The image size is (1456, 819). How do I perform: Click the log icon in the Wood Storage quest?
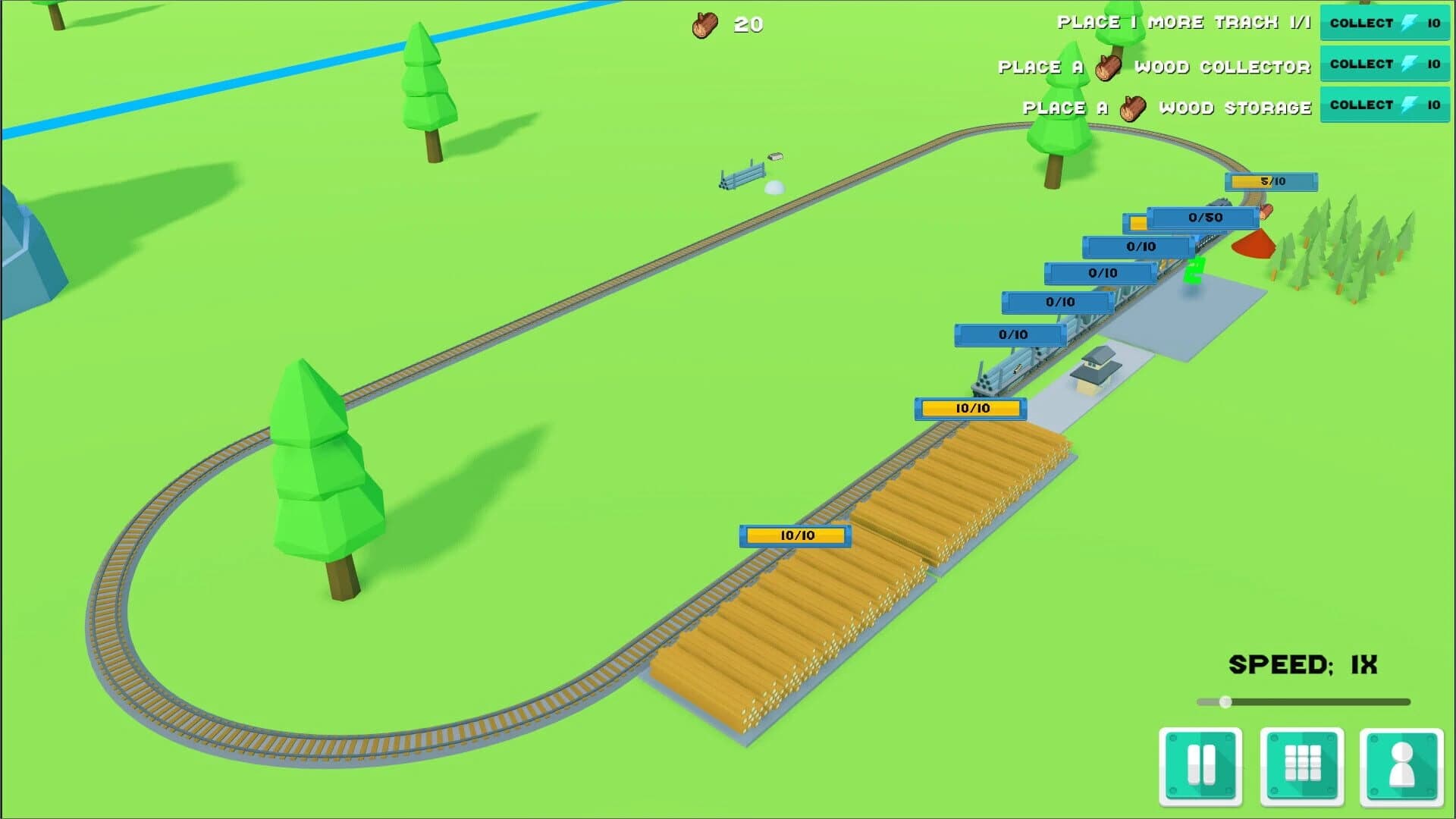tap(1134, 107)
